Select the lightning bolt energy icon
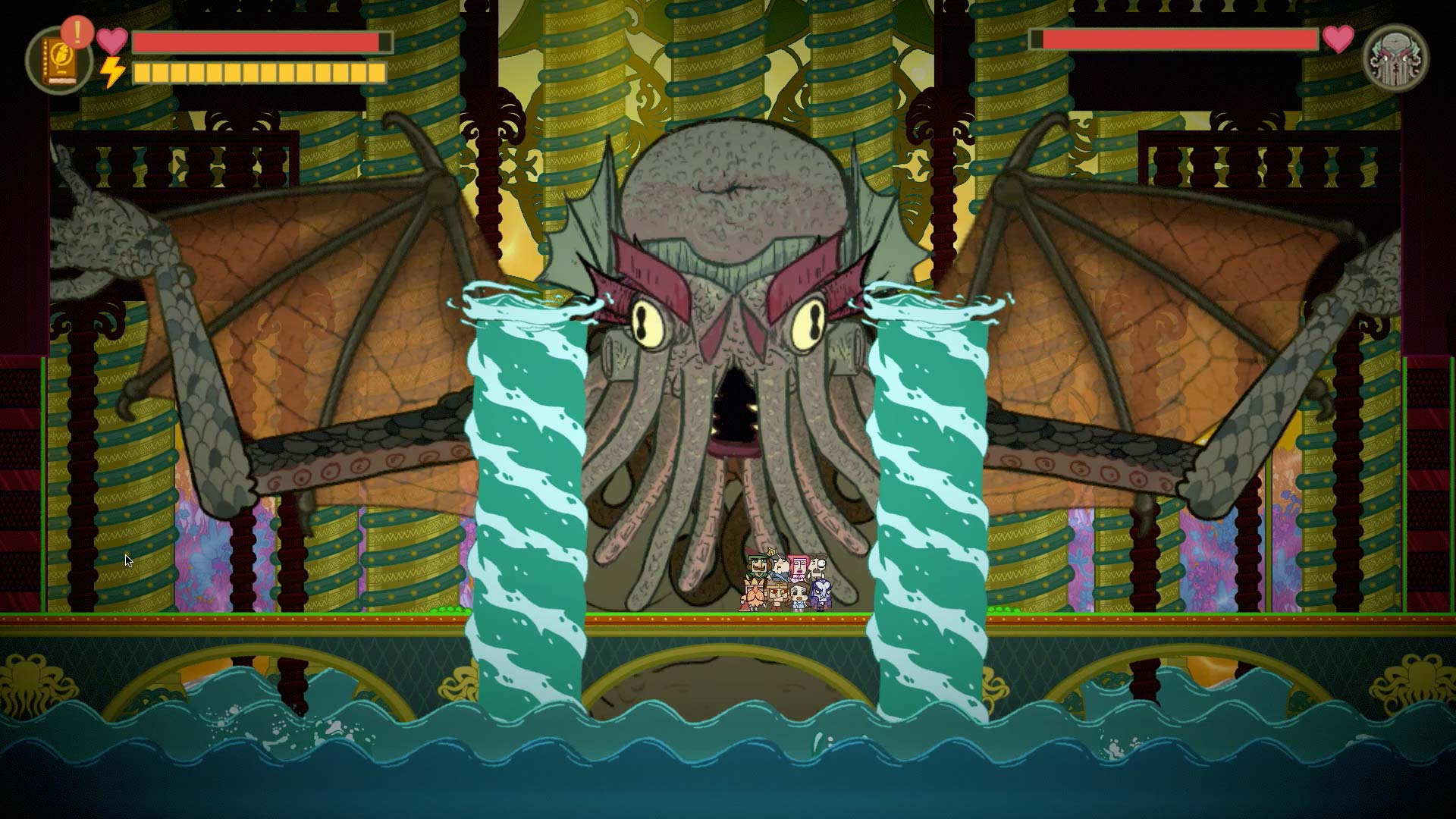 (113, 72)
